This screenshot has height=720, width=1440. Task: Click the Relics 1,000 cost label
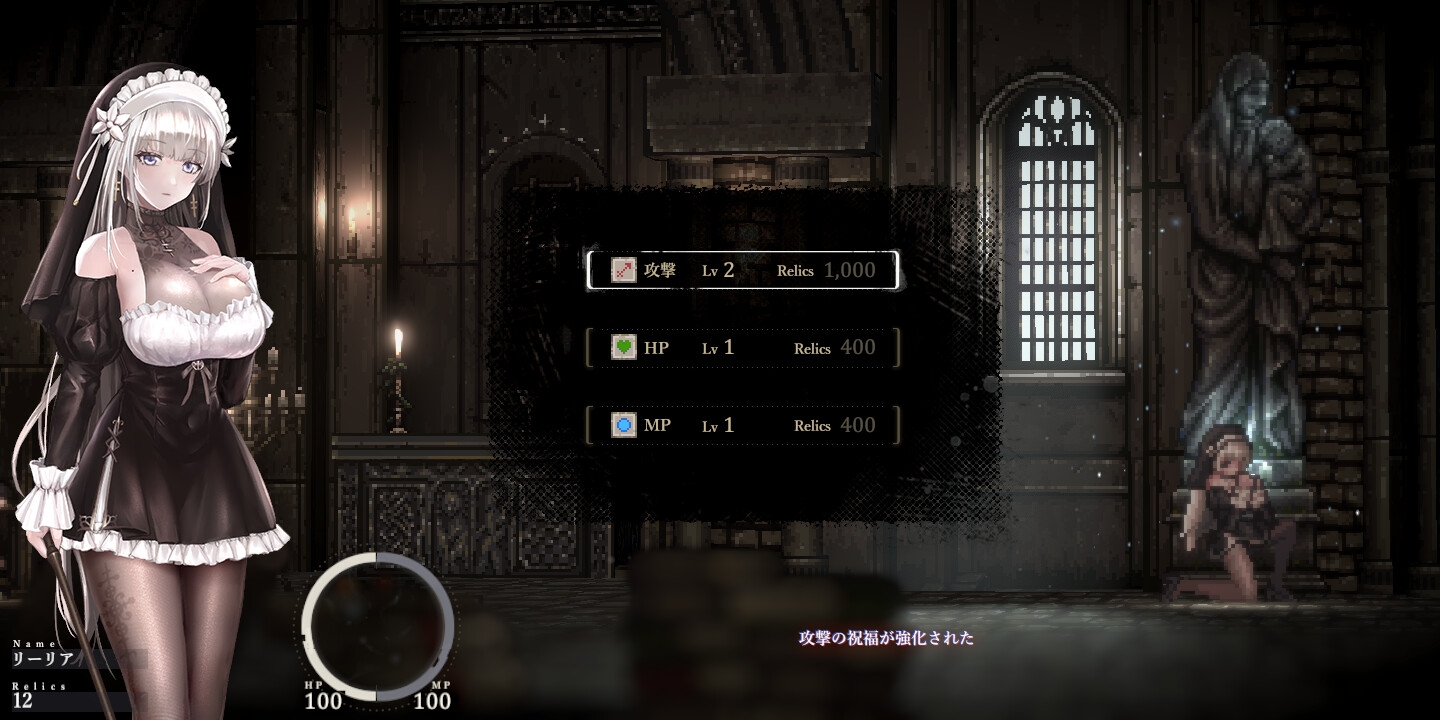[825, 269]
